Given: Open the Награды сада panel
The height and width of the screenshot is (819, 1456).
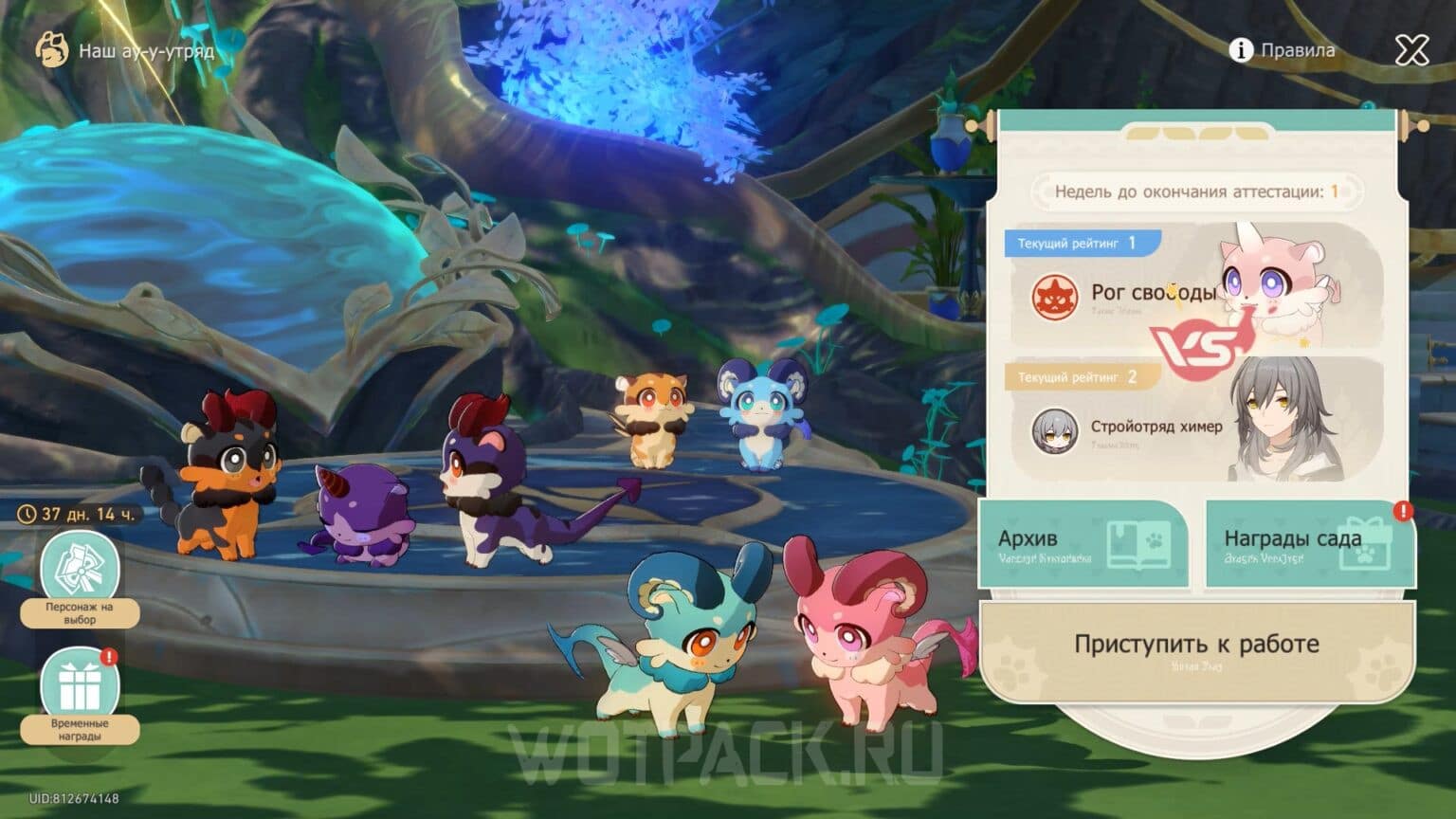Looking at the screenshot, I should coord(1307,545).
